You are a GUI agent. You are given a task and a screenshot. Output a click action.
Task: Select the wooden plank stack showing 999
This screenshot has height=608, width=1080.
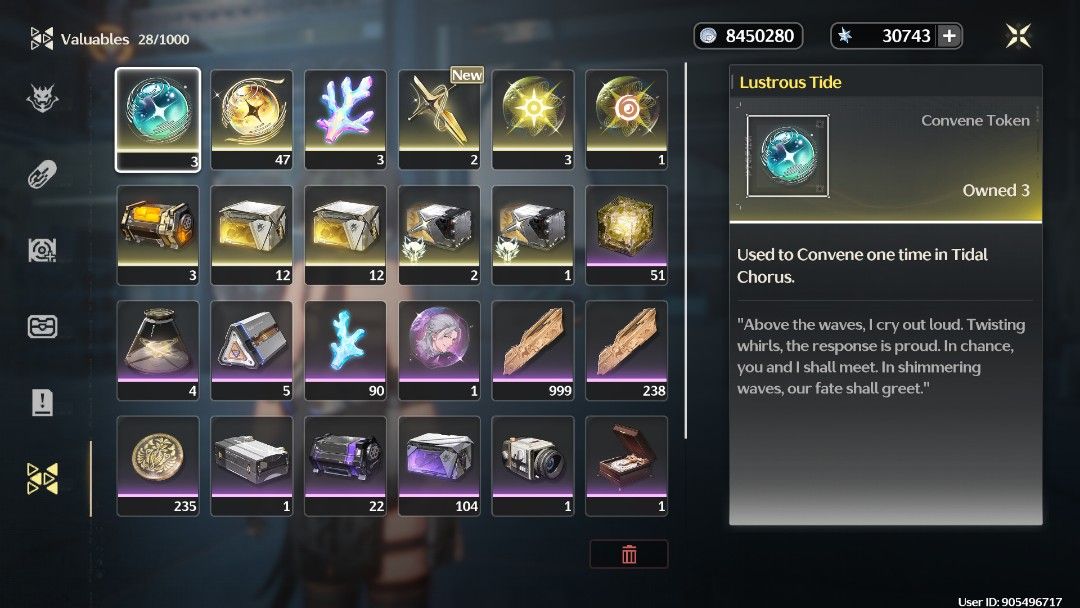[x=533, y=350]
